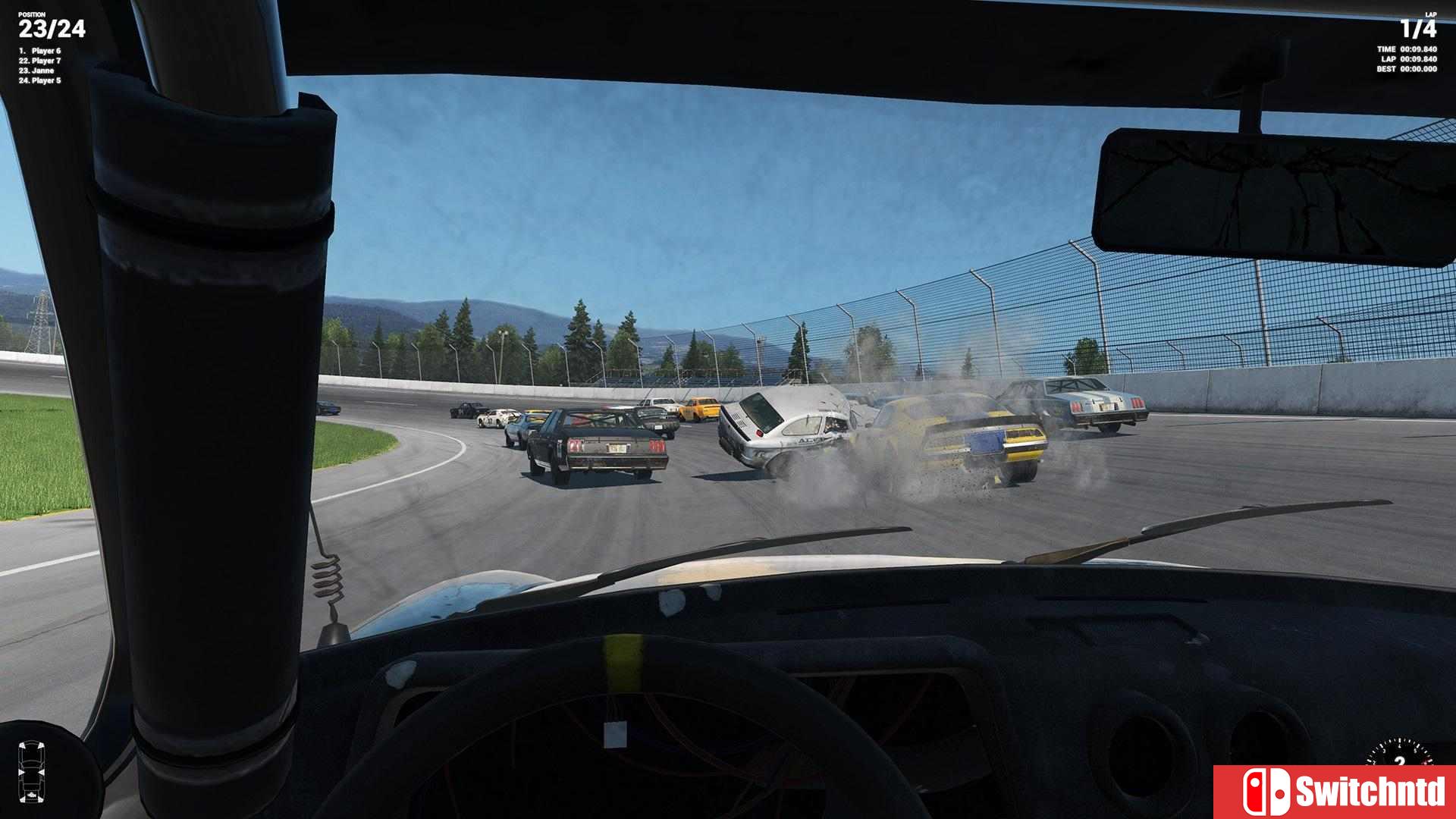Select the gear number on the tachometer

pos(1399,762)
